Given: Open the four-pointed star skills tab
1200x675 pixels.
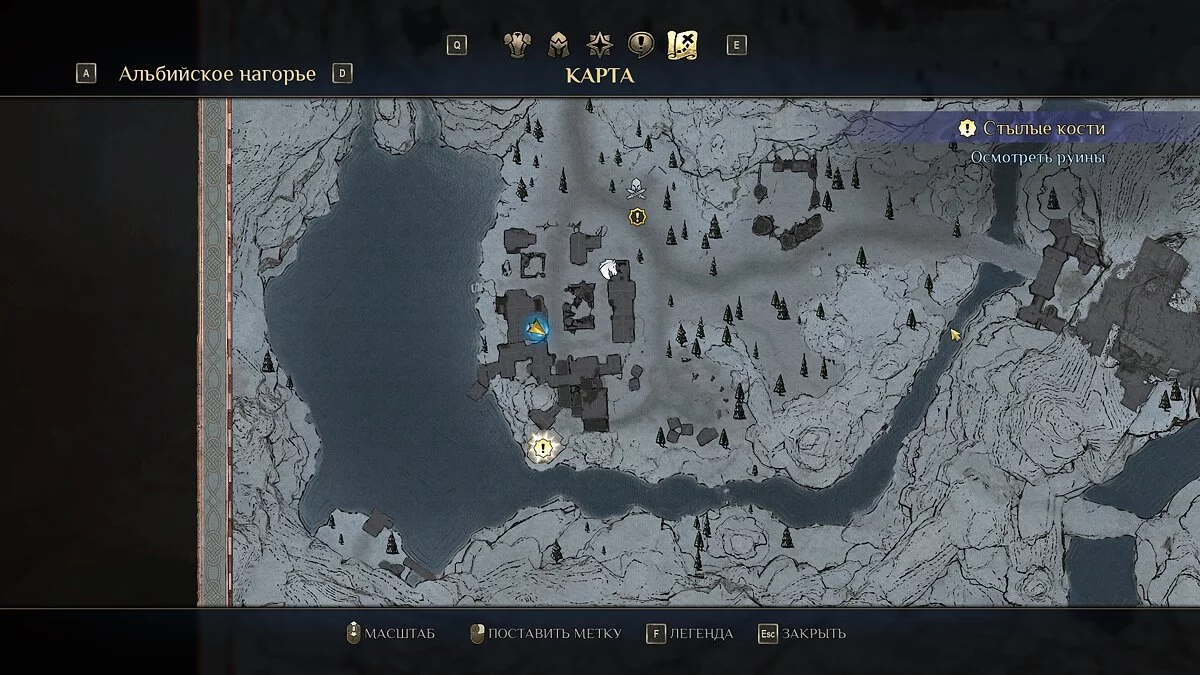Looking at the screenshot, I should (599, 45).
